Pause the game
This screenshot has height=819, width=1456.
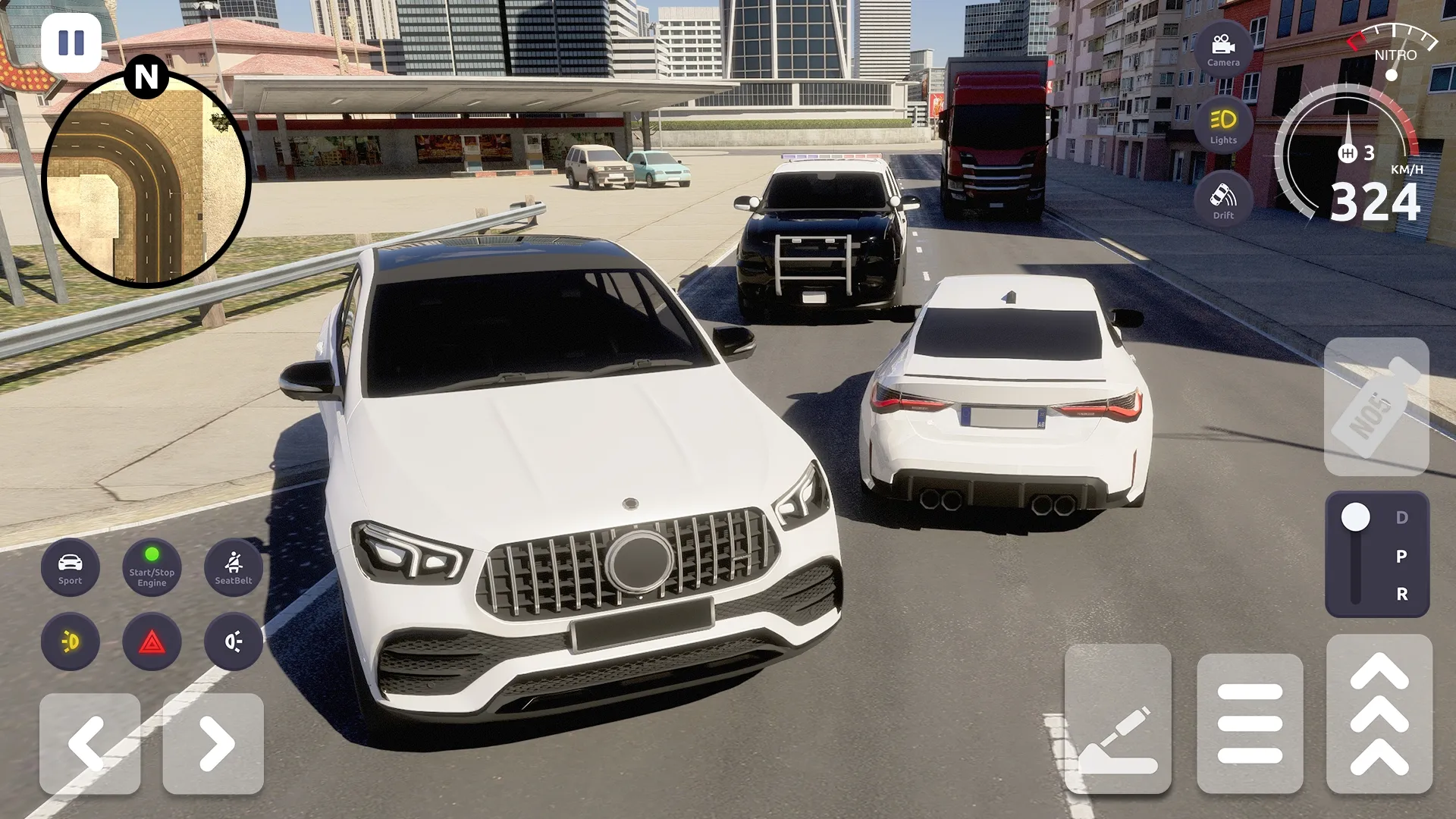point(71,42)
